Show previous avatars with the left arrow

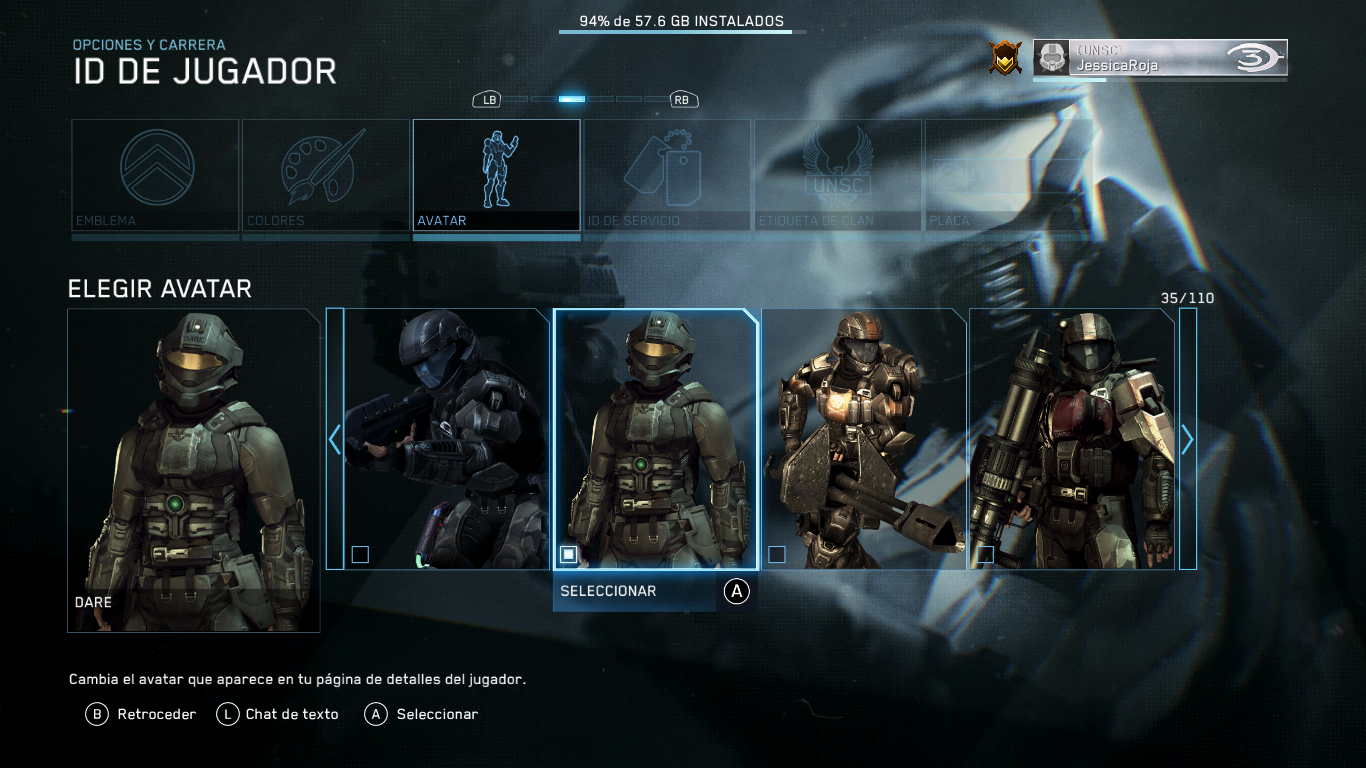[335, 439]
